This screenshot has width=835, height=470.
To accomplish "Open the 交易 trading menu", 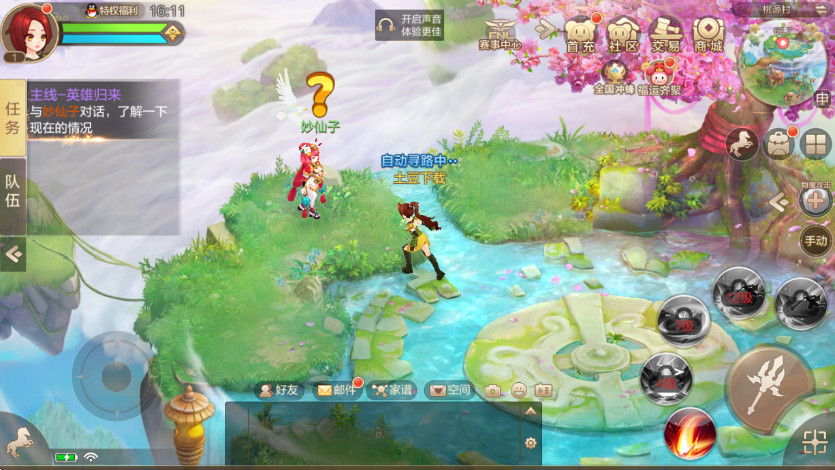I will pos(666,34).
